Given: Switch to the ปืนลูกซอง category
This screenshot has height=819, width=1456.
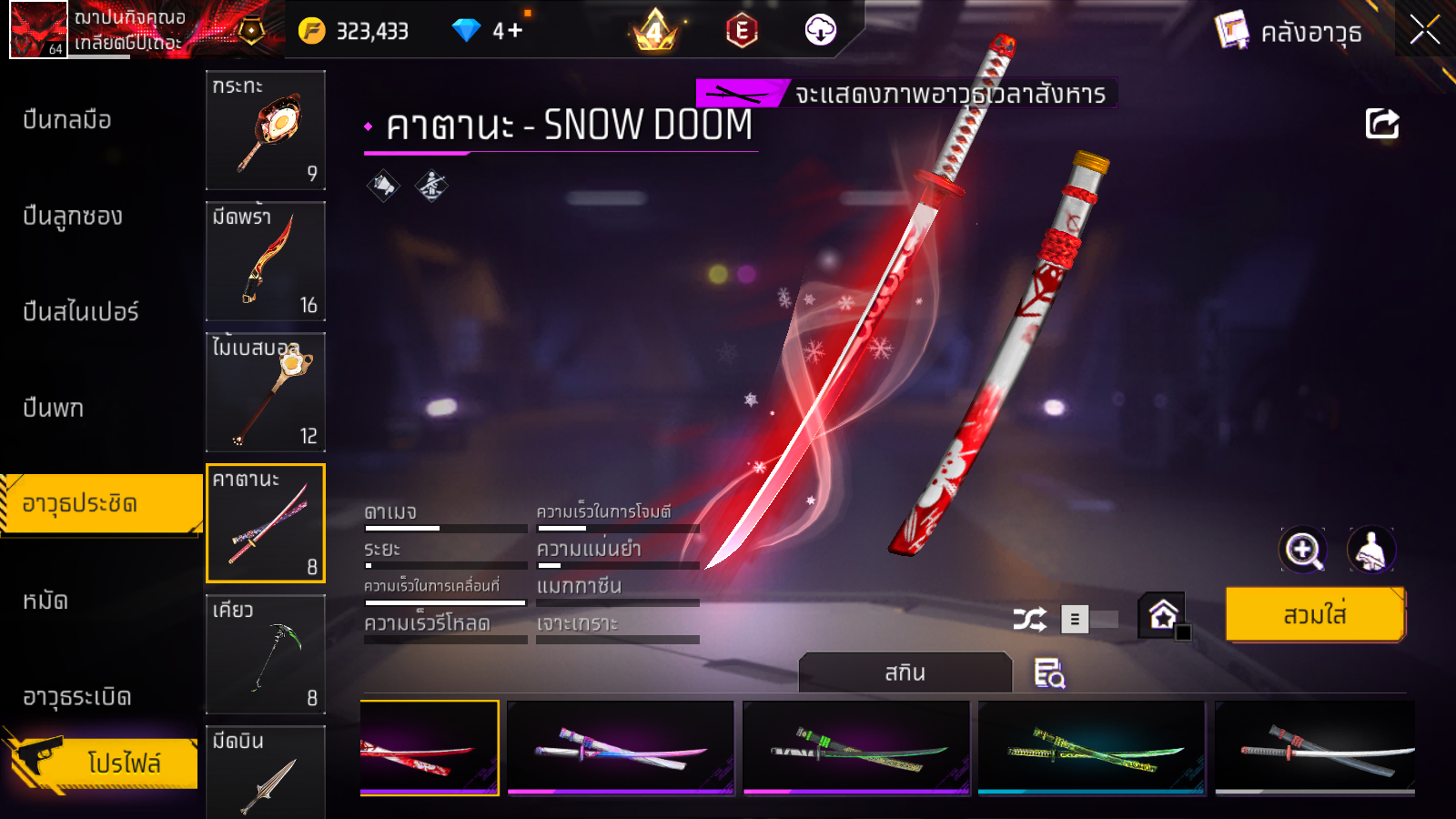Looking at the screenshot, I should click(73, 217).
